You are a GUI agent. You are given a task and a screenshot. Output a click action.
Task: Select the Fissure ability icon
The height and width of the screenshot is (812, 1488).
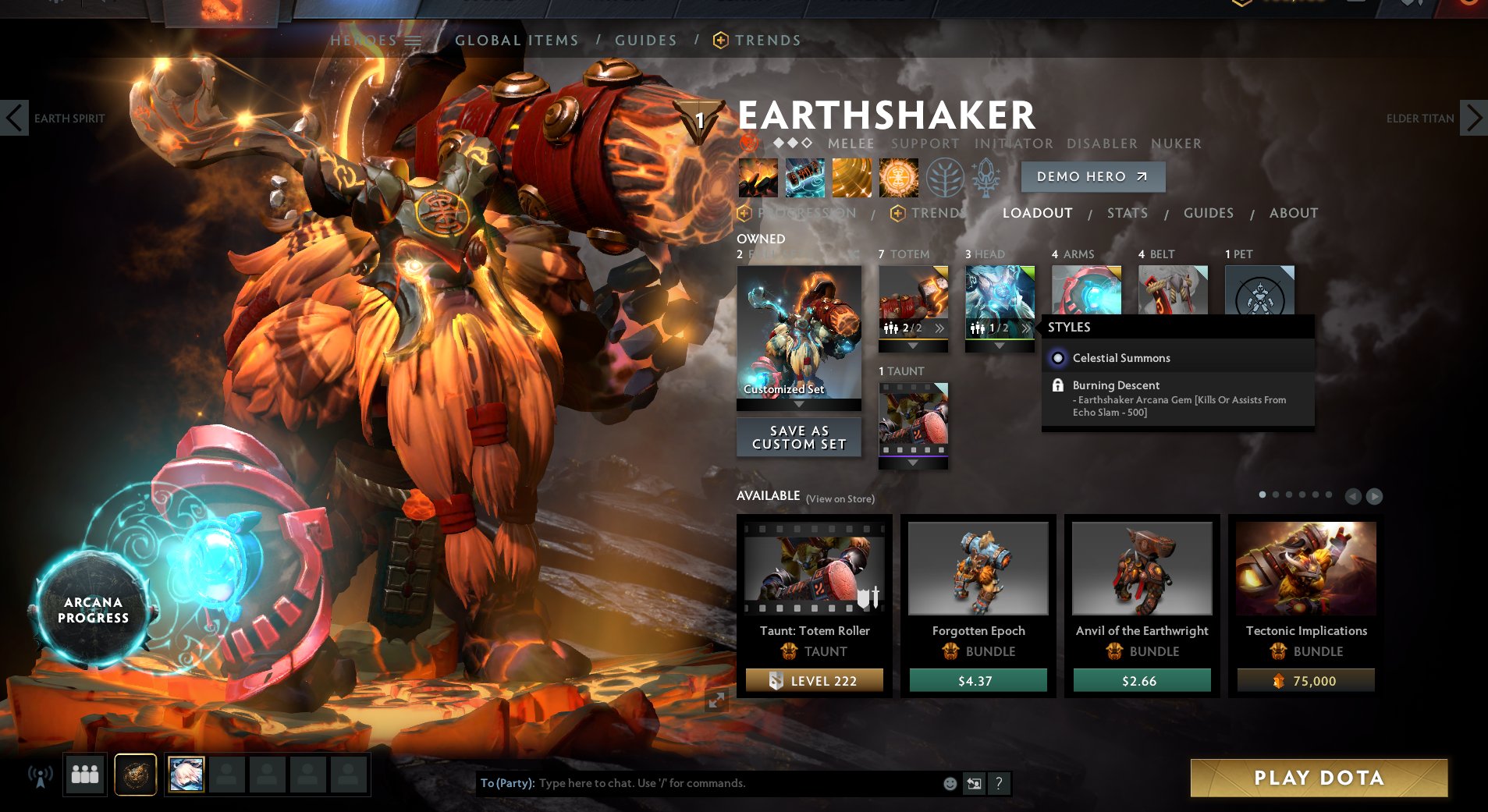pyautogui.click(x=757, y=177)
